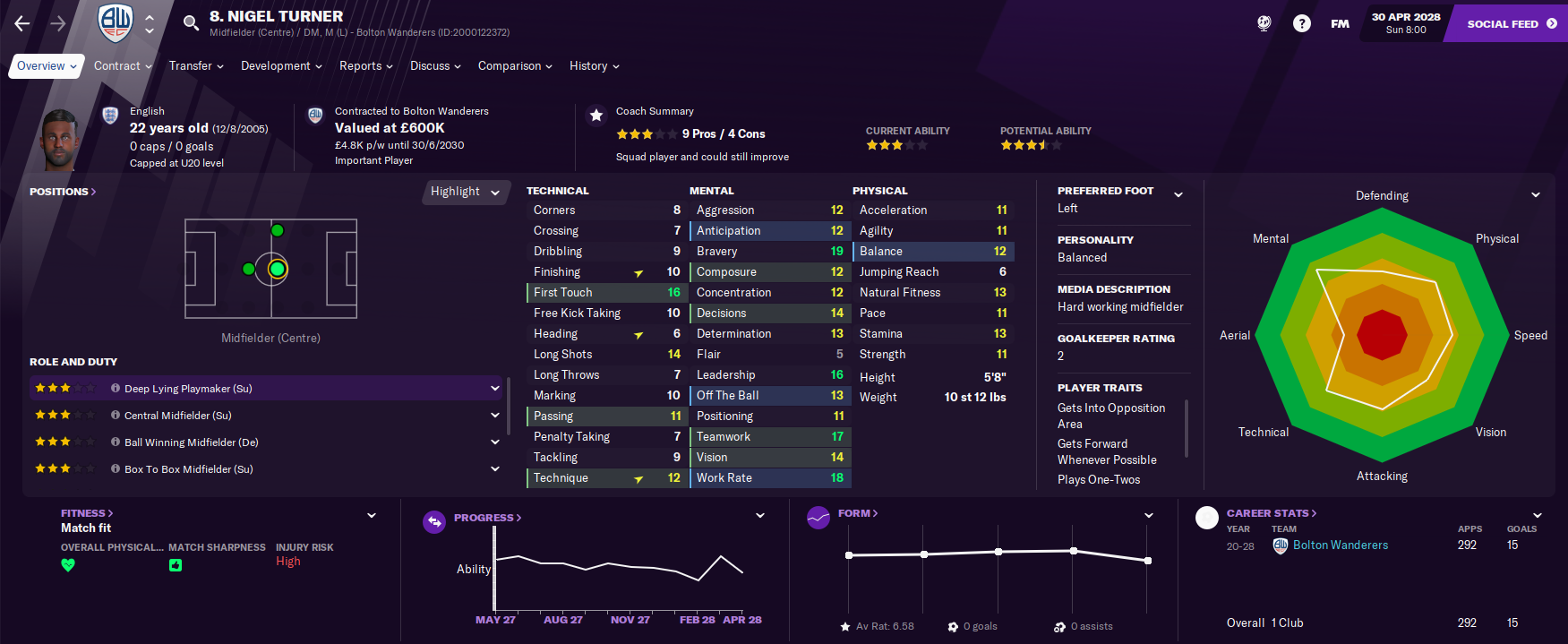Open the Comparison menu
Viewport: 1568px width, 644px height.
click(x=515, y=66)
